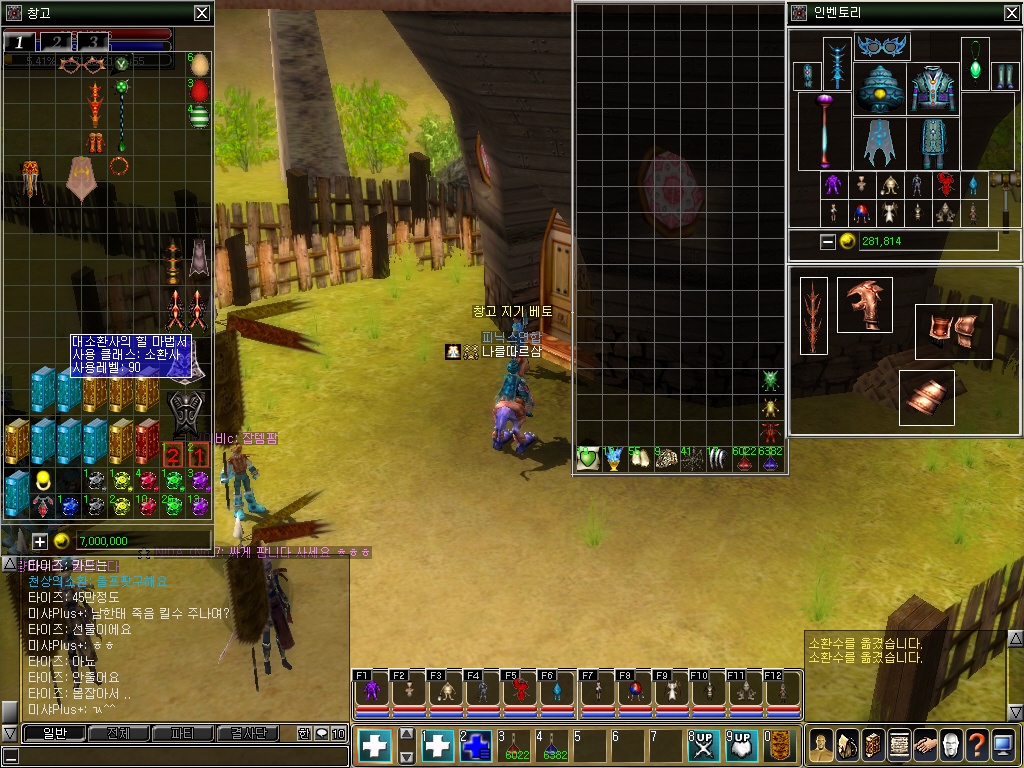1024x768 pixels.
Task: Switch to warehouse page 2
Action: point(56,41)
